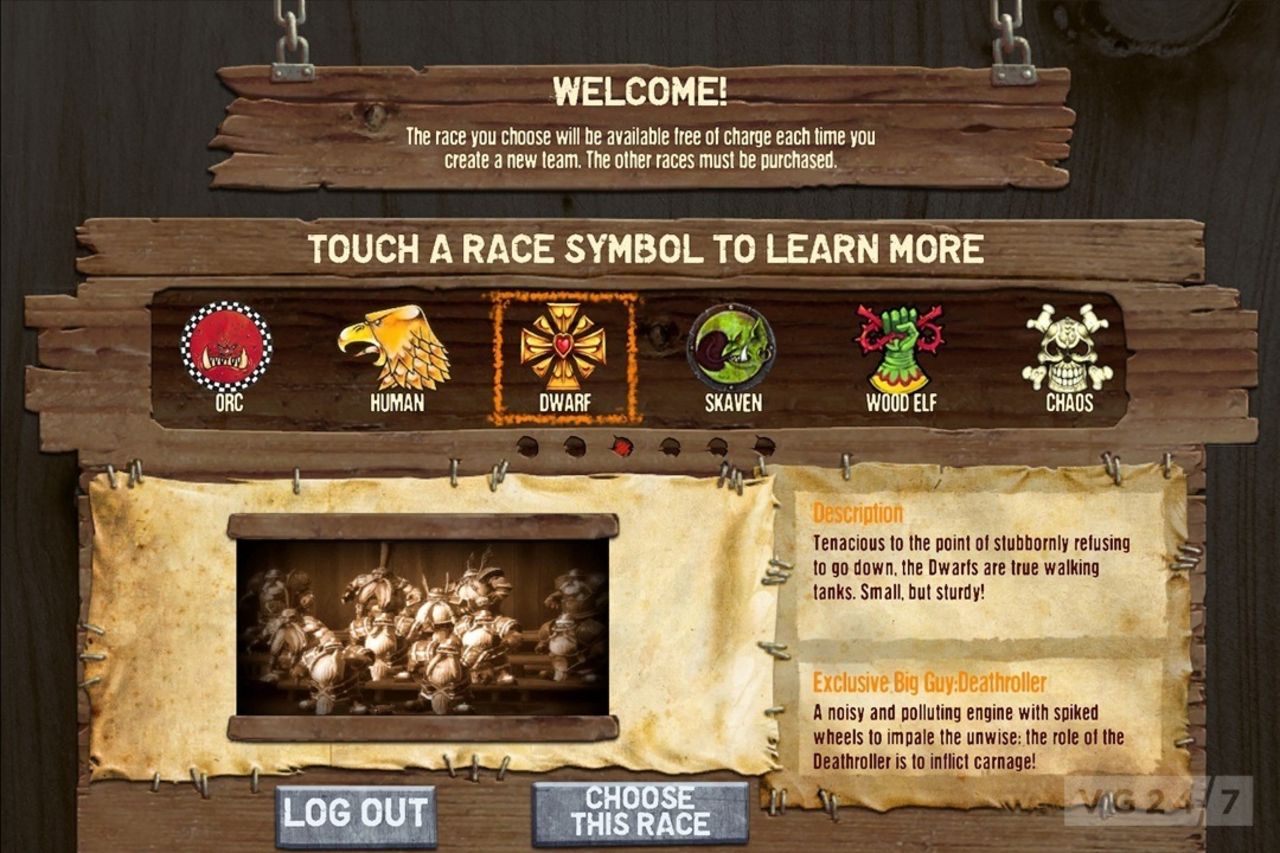Open the Description heading
The image size is (1280, 853).
click(x=856, y=512)
